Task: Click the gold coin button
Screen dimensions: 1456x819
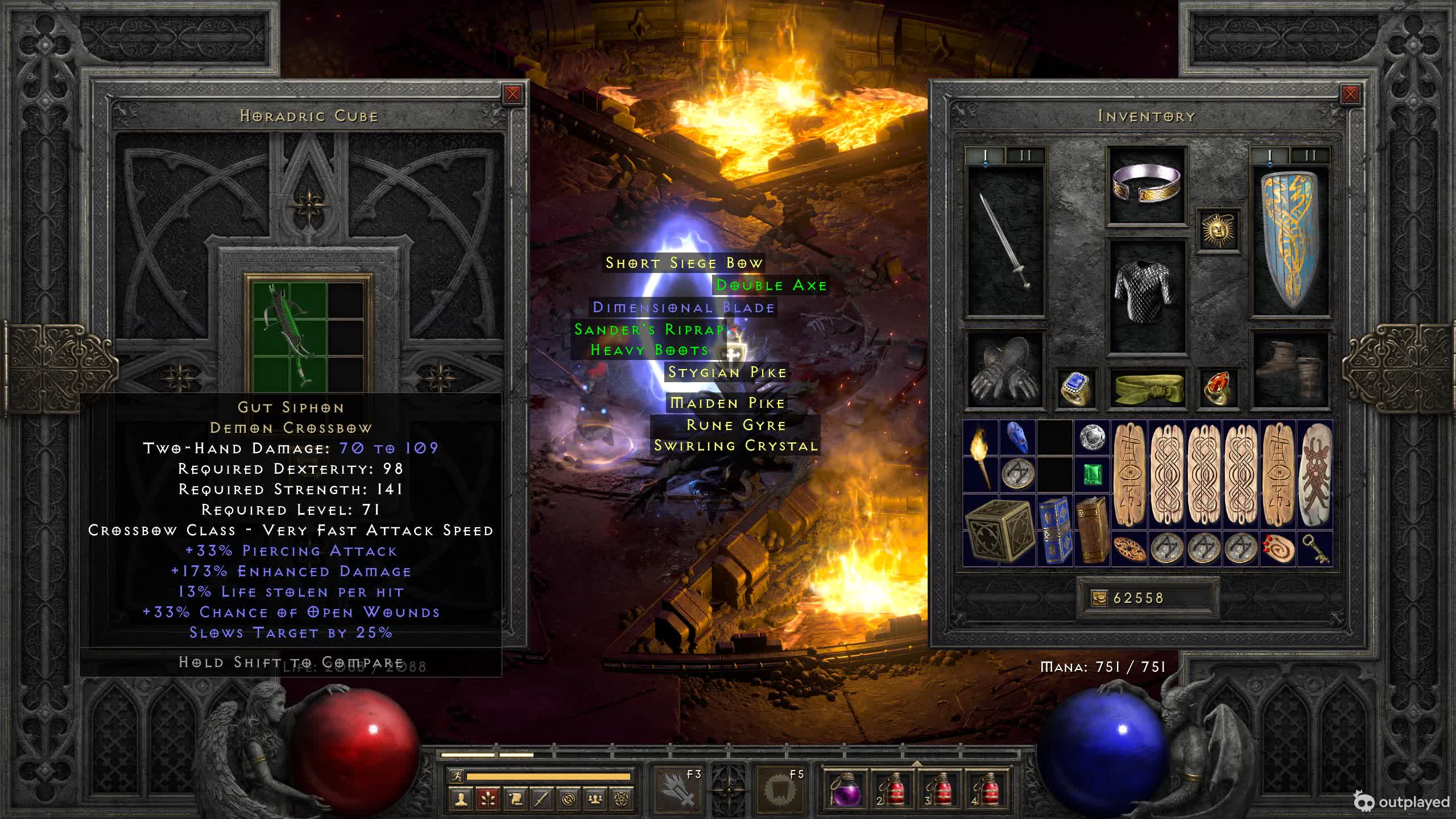Action: (x=1099, y=598)
